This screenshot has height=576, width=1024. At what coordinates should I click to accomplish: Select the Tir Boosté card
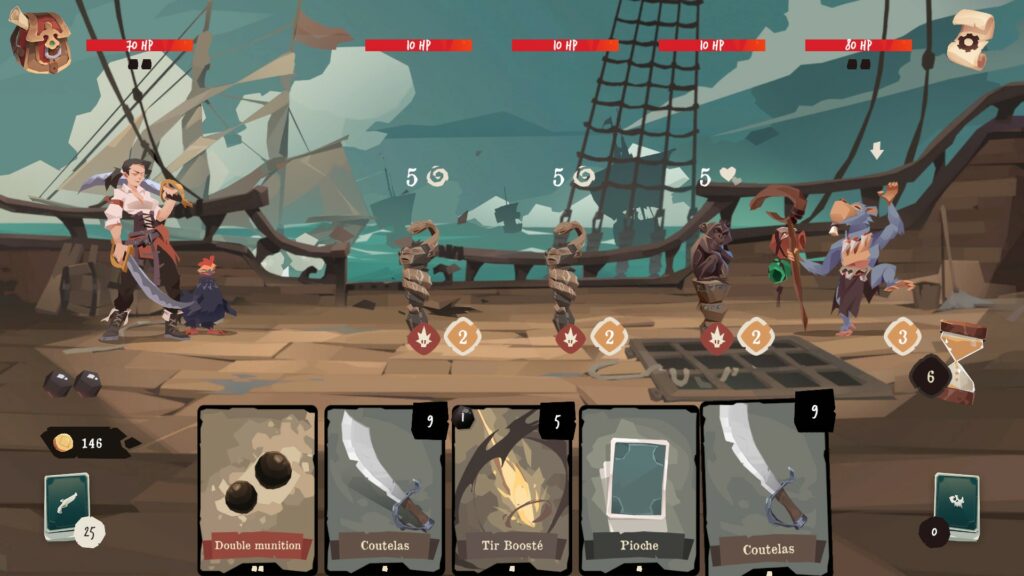(x=512, y=489)
